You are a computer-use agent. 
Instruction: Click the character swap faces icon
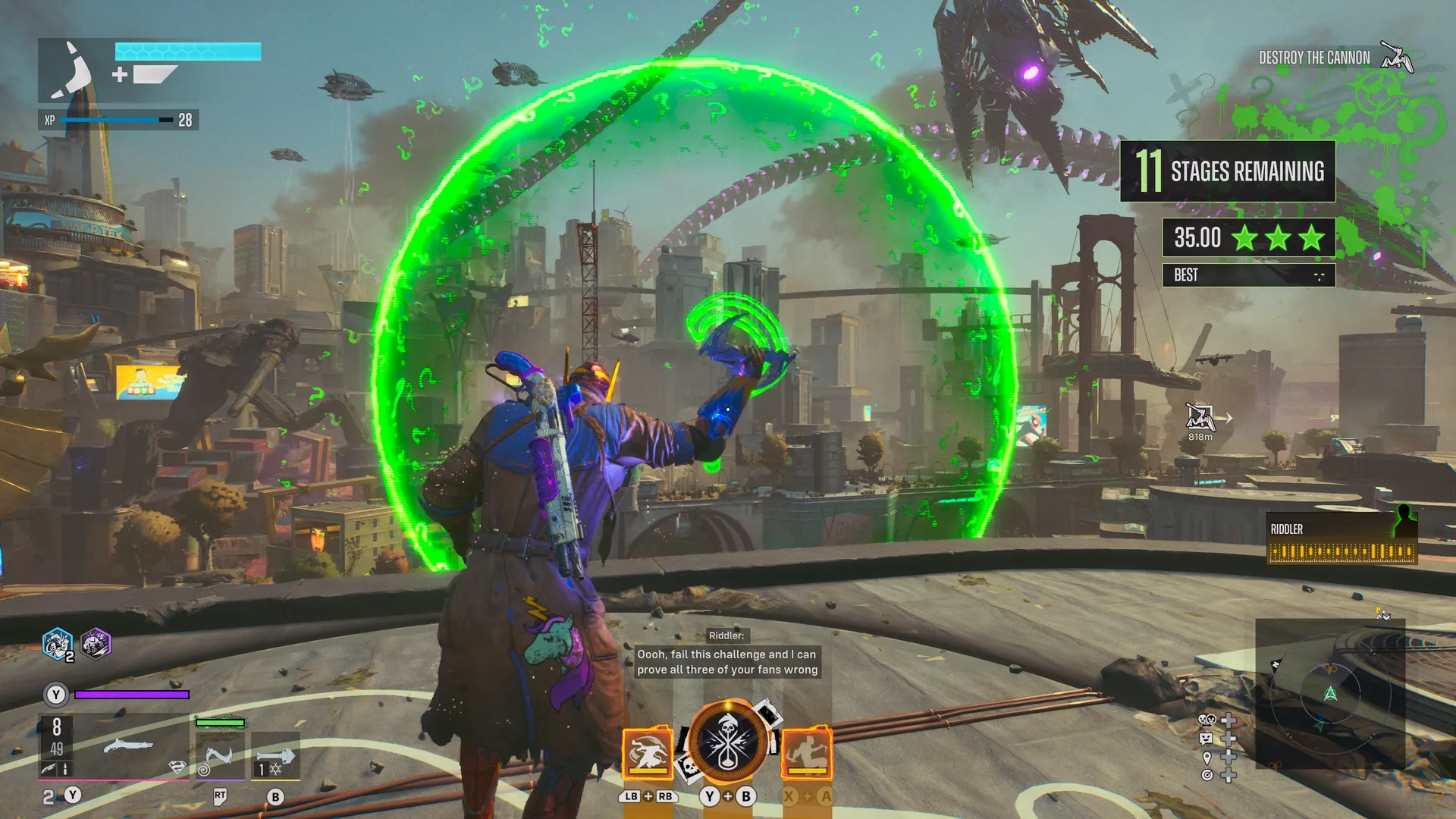(x=1207, y=720)
